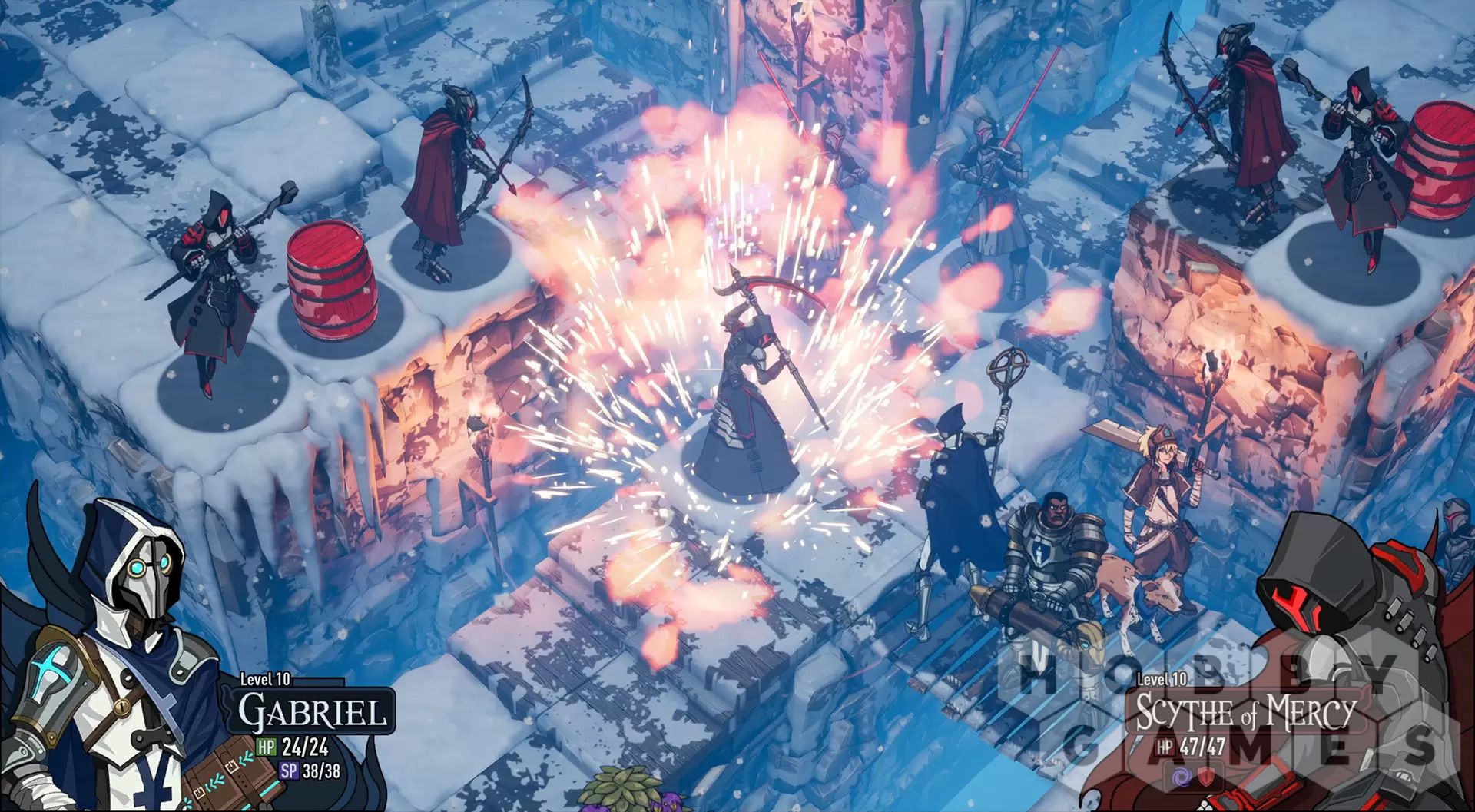
Task: Click the Gabriel name plate
Action: pos(311,711)
